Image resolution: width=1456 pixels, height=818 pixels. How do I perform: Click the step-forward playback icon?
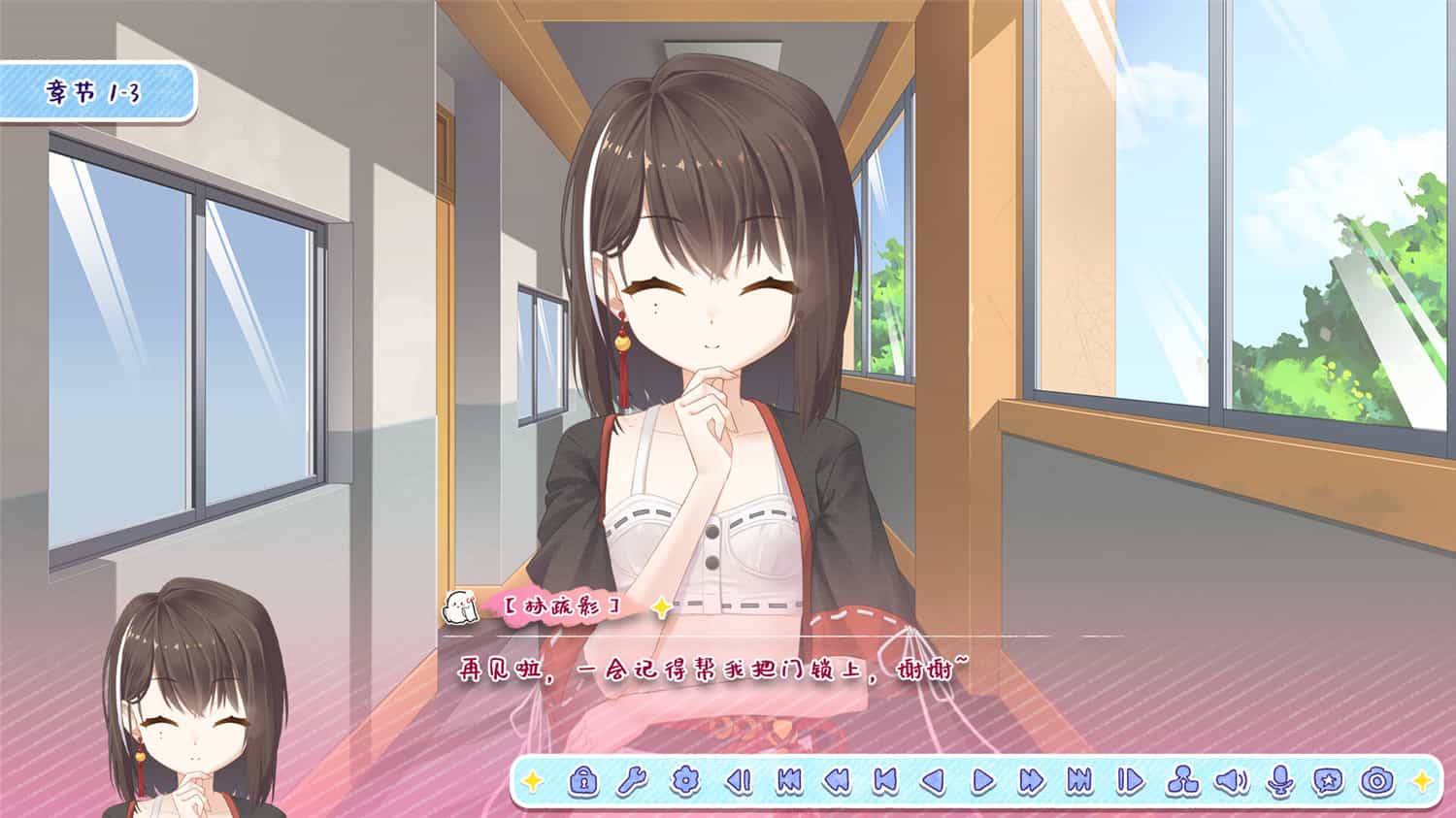pyautogui.click(x=1132, y=778)
